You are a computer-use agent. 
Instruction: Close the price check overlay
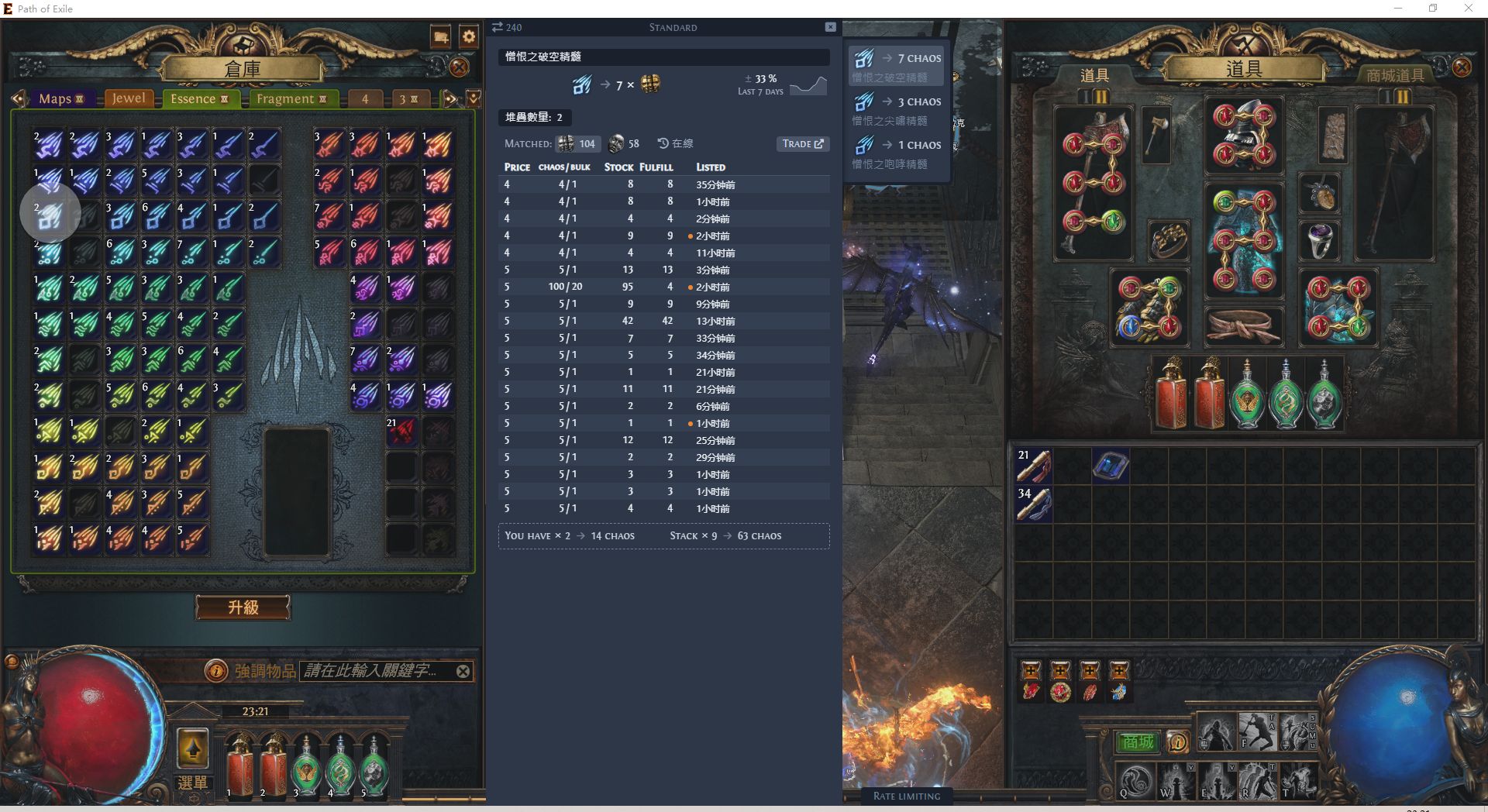[830, 27]
